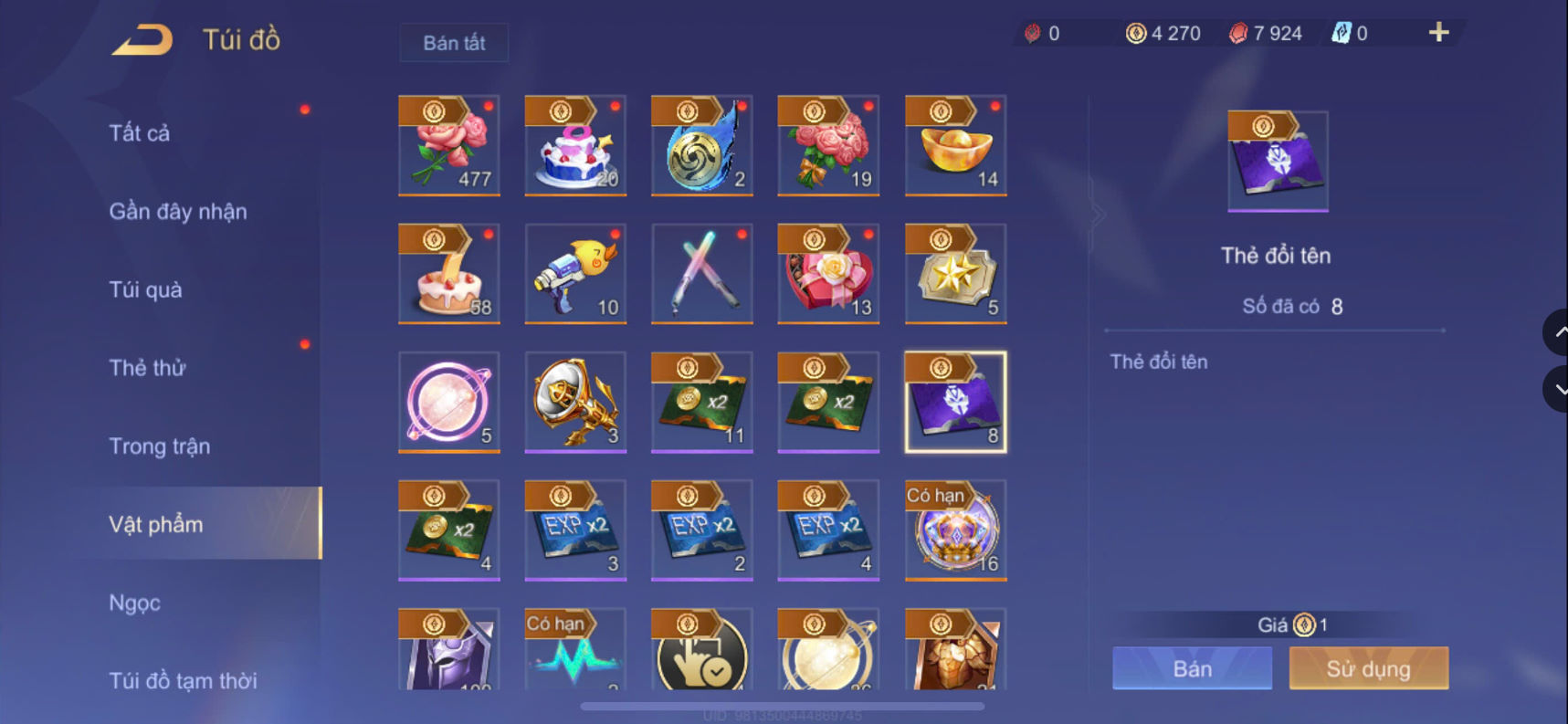Select the pink roses item showing 477

point(449,146)
